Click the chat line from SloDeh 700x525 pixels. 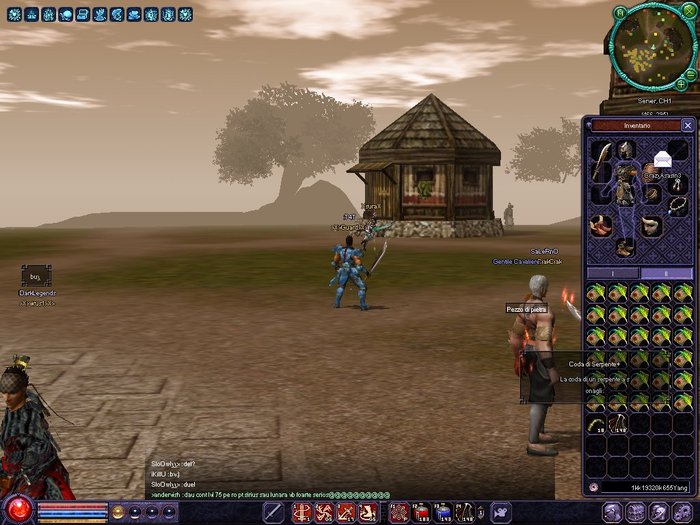click(173, 484)
